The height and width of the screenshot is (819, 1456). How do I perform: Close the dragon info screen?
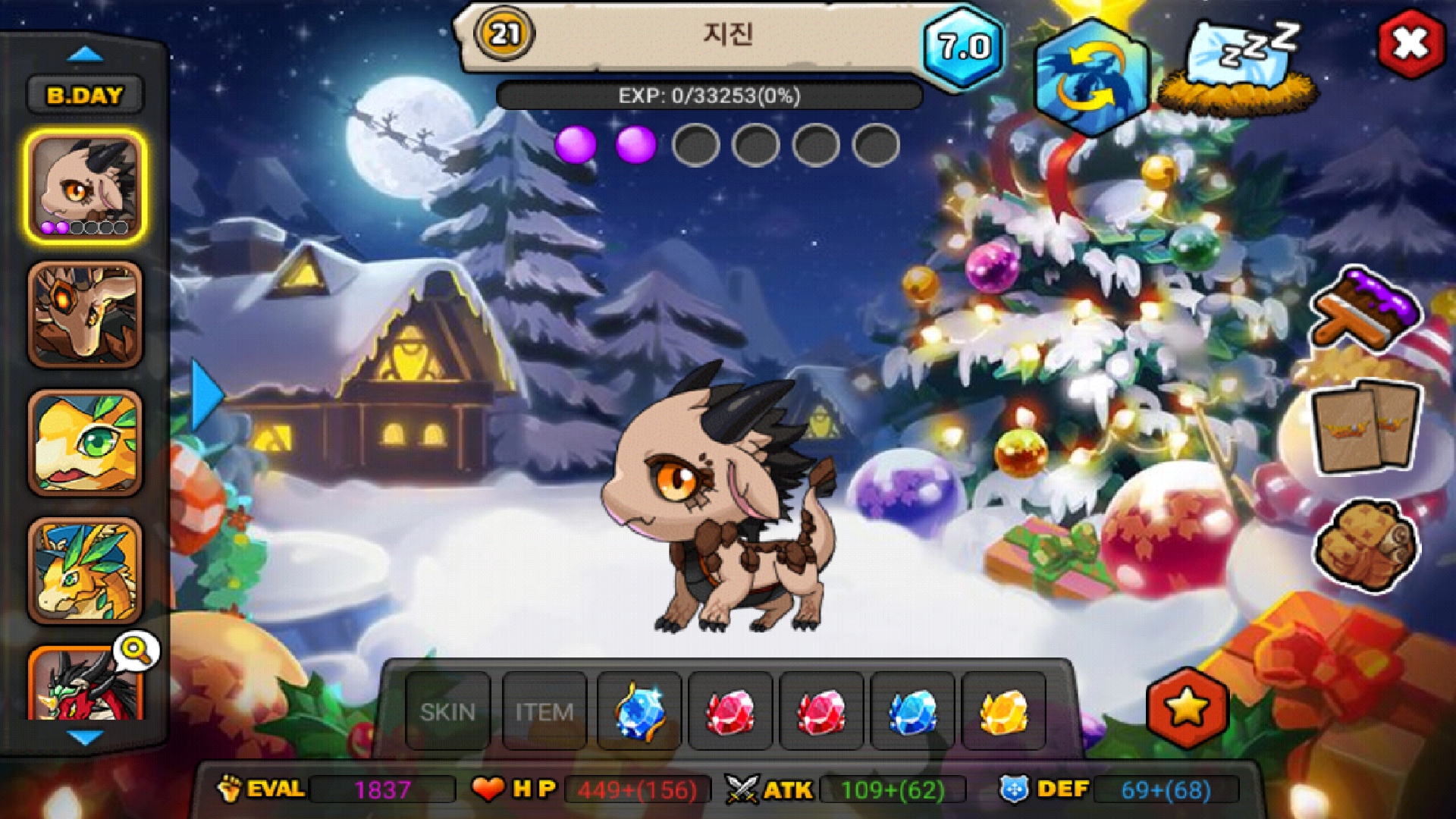click(x=1410, y=44)
